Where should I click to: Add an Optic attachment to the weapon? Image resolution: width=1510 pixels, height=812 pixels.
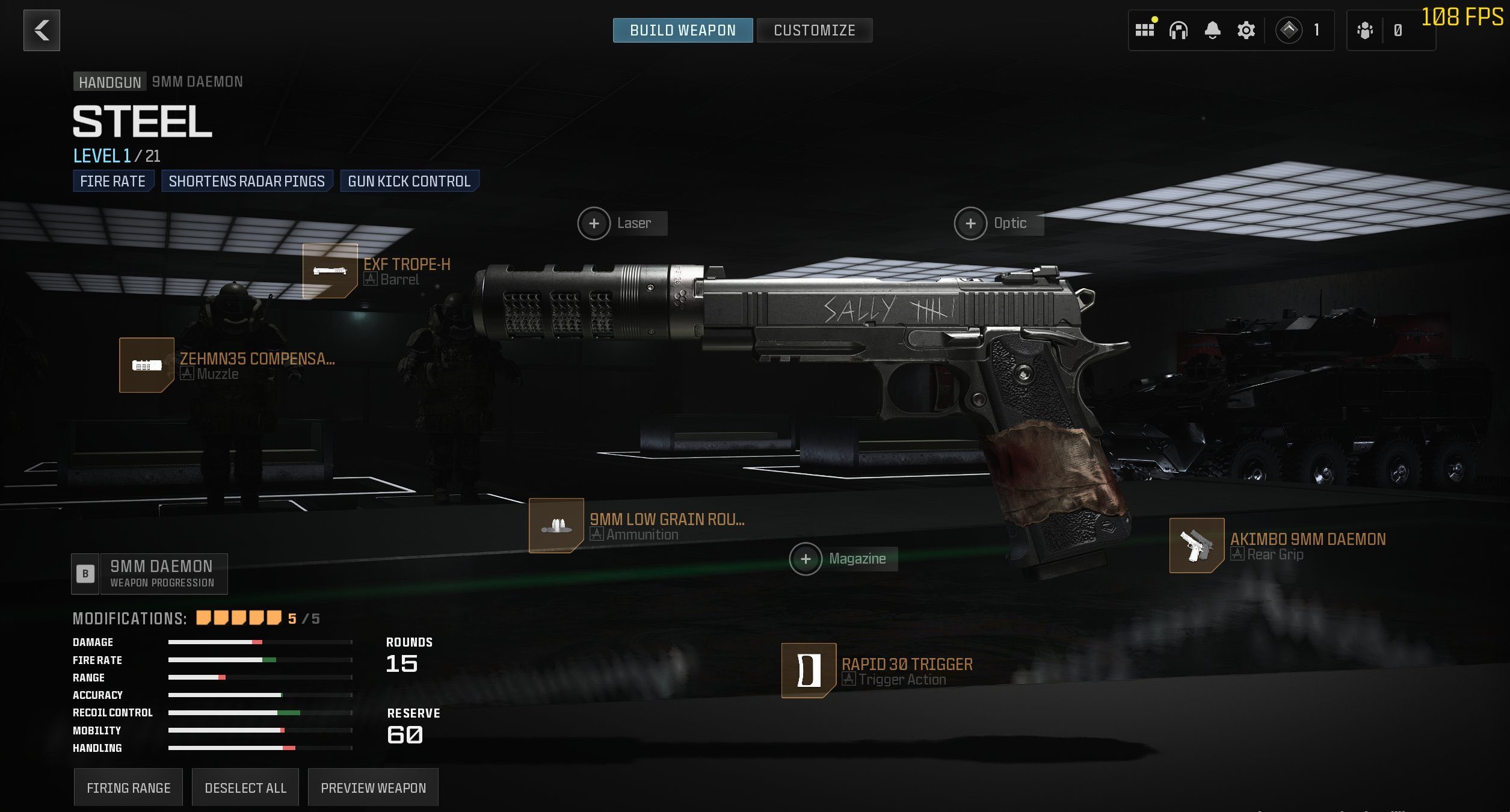pyautogui.click(x=970, y=223)
